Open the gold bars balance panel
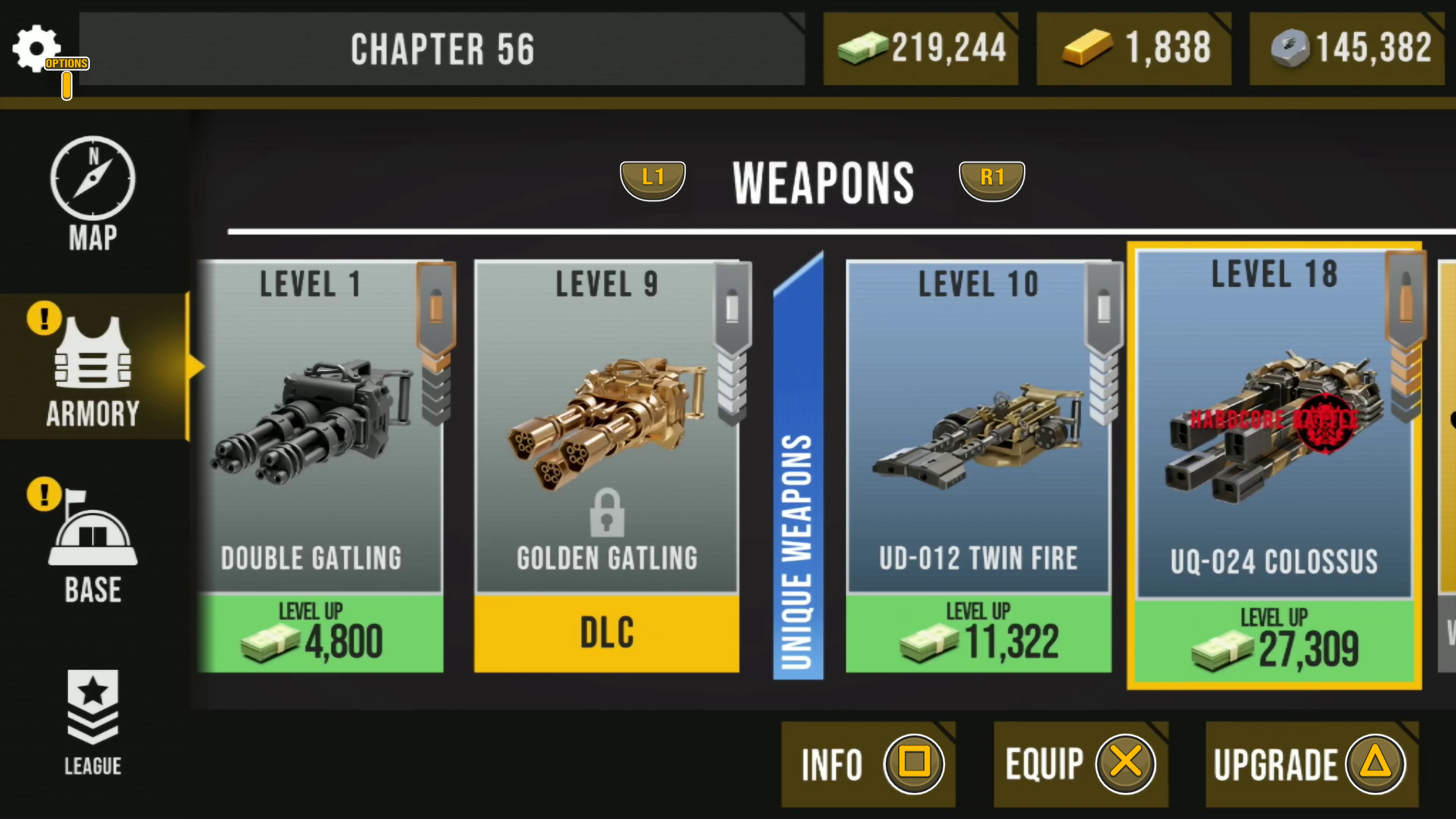Viewport: 1456px width, 819px height. pos(1133,49)
